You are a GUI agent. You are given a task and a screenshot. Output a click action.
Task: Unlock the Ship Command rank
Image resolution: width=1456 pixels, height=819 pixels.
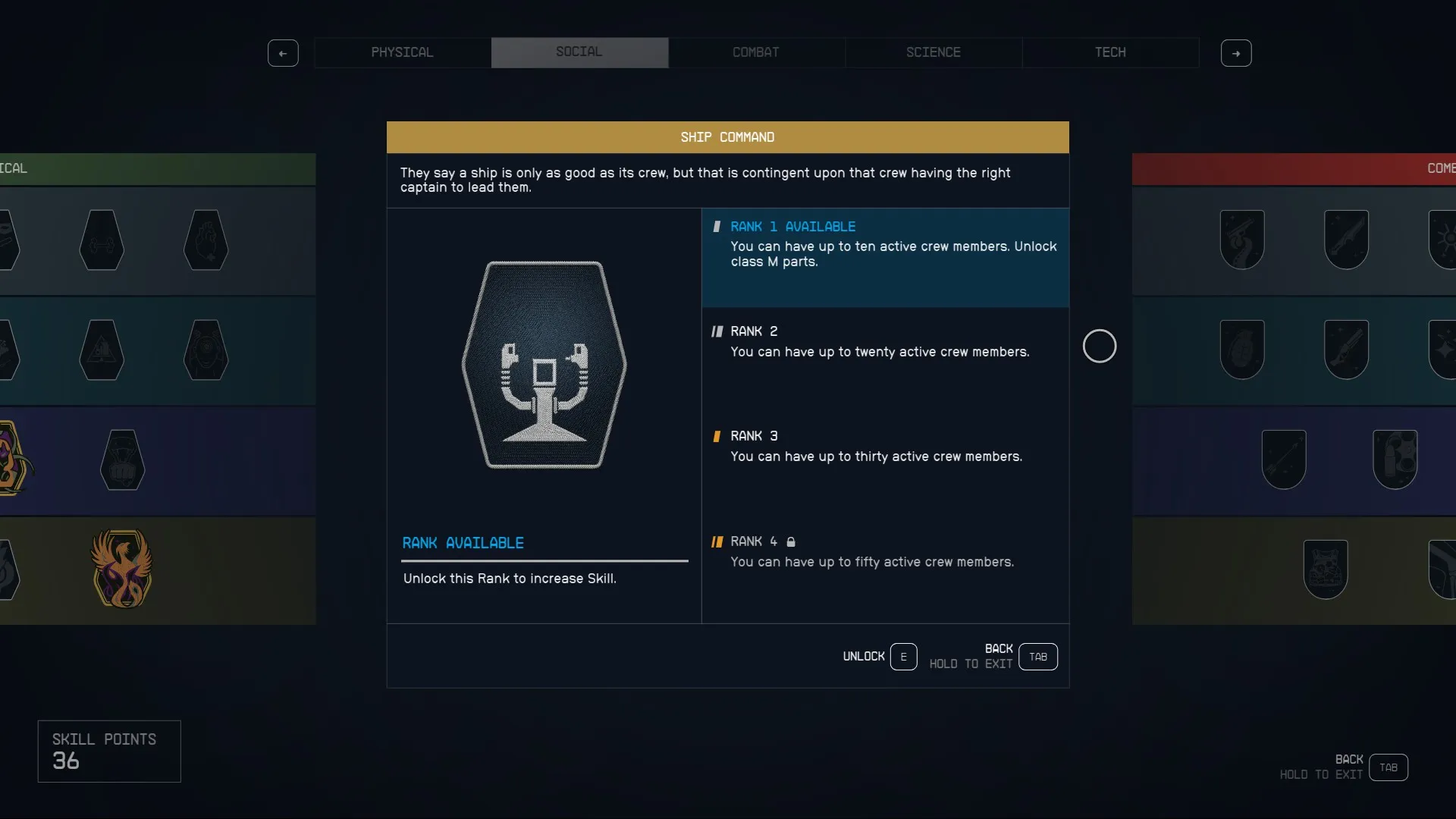pos(902,657)
